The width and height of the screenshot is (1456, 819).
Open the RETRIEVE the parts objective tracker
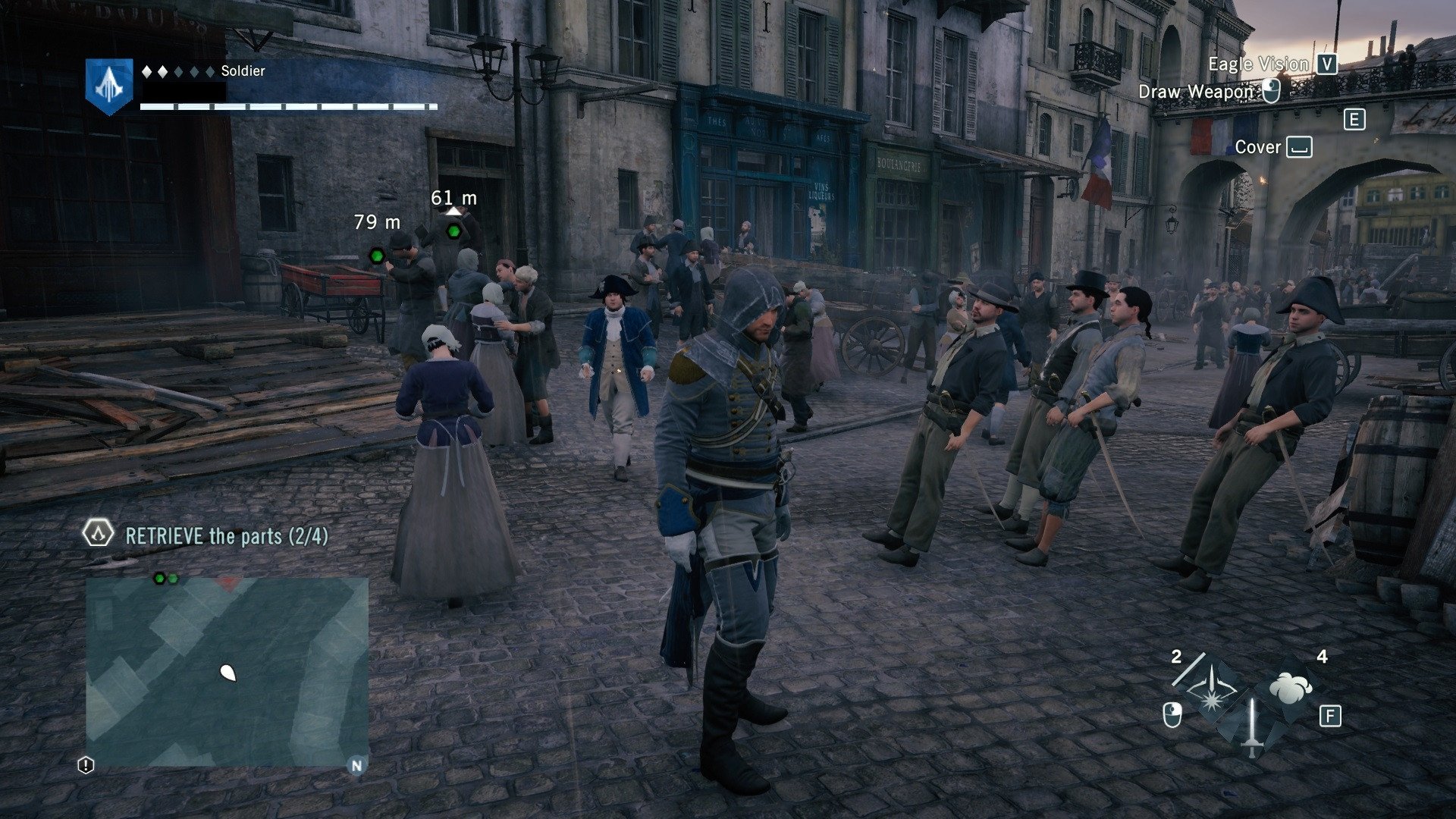tap(227, 536)
